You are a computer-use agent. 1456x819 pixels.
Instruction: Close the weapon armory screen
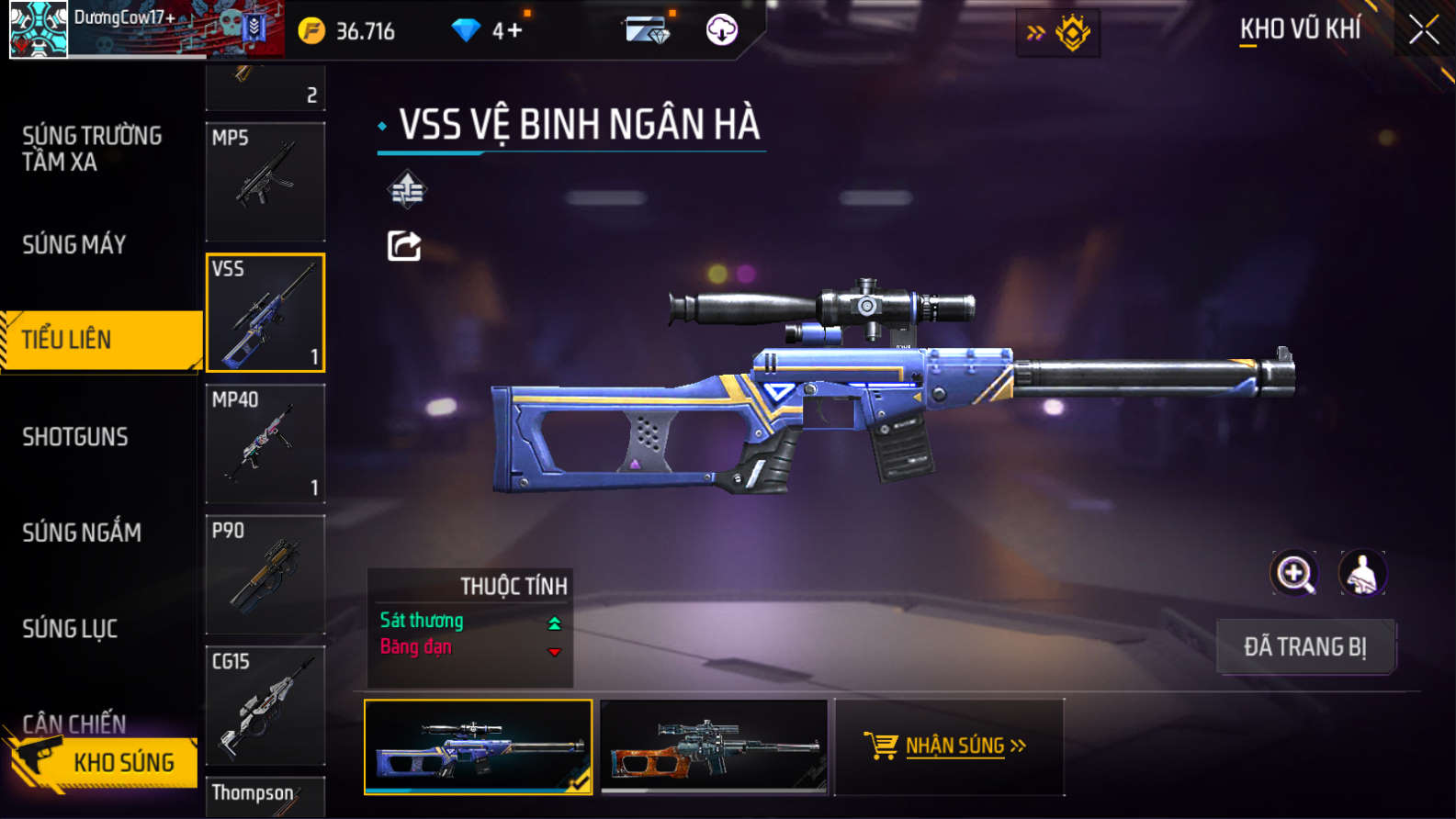[x=1423, y=30]
